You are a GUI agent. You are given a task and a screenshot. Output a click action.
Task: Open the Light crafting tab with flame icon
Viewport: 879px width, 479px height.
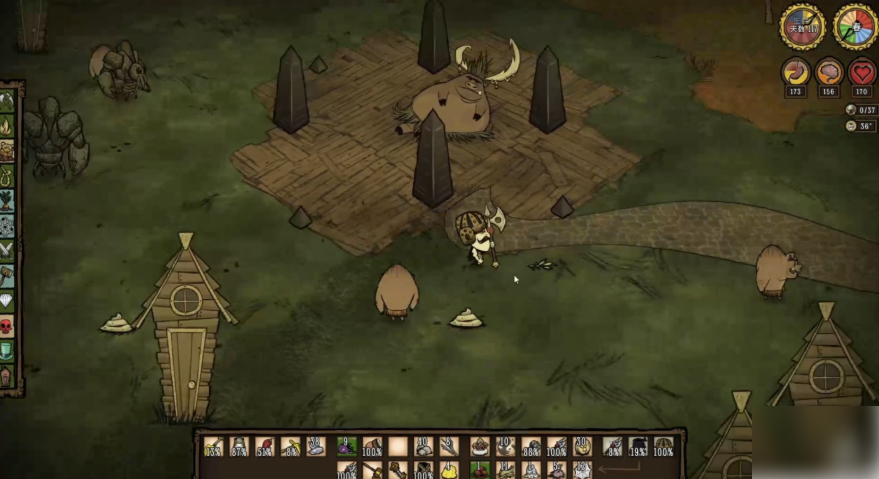(x=8, y=127)
